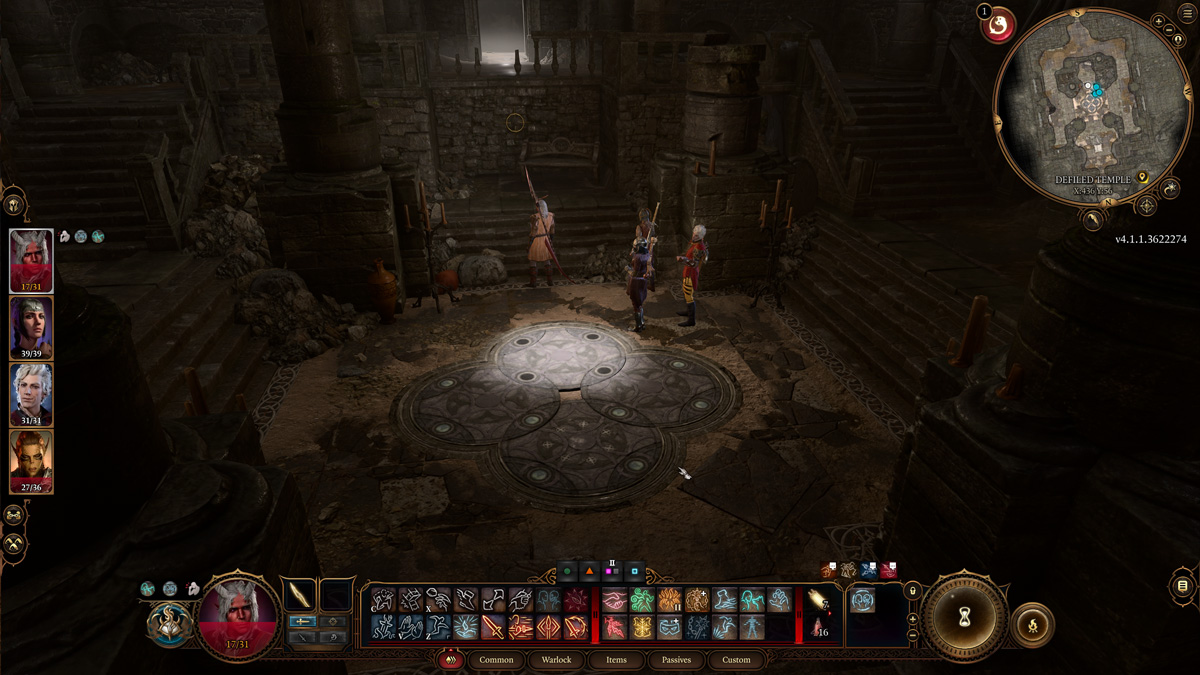Toggle the hotbar lock padlock
1200x675 pixels.
pyautogui.click(x=912, y=592)
